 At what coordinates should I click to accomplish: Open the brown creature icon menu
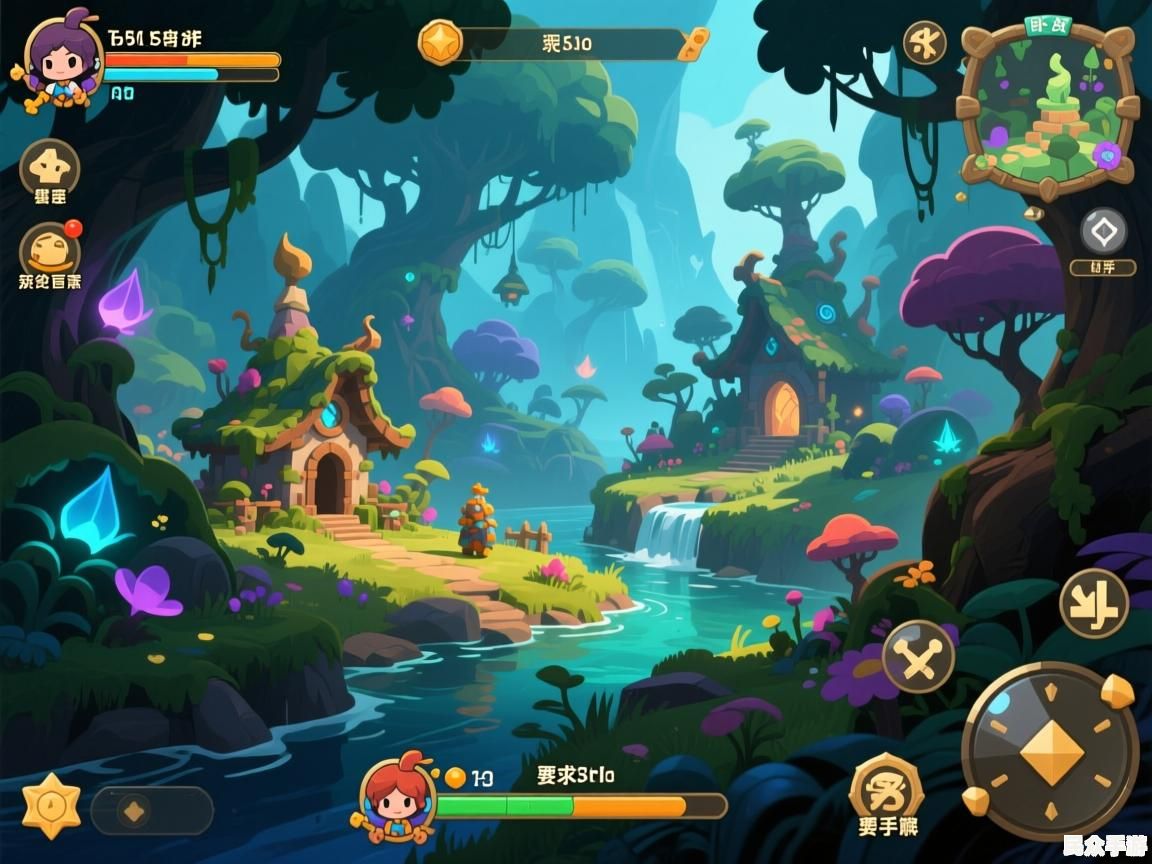49,166
